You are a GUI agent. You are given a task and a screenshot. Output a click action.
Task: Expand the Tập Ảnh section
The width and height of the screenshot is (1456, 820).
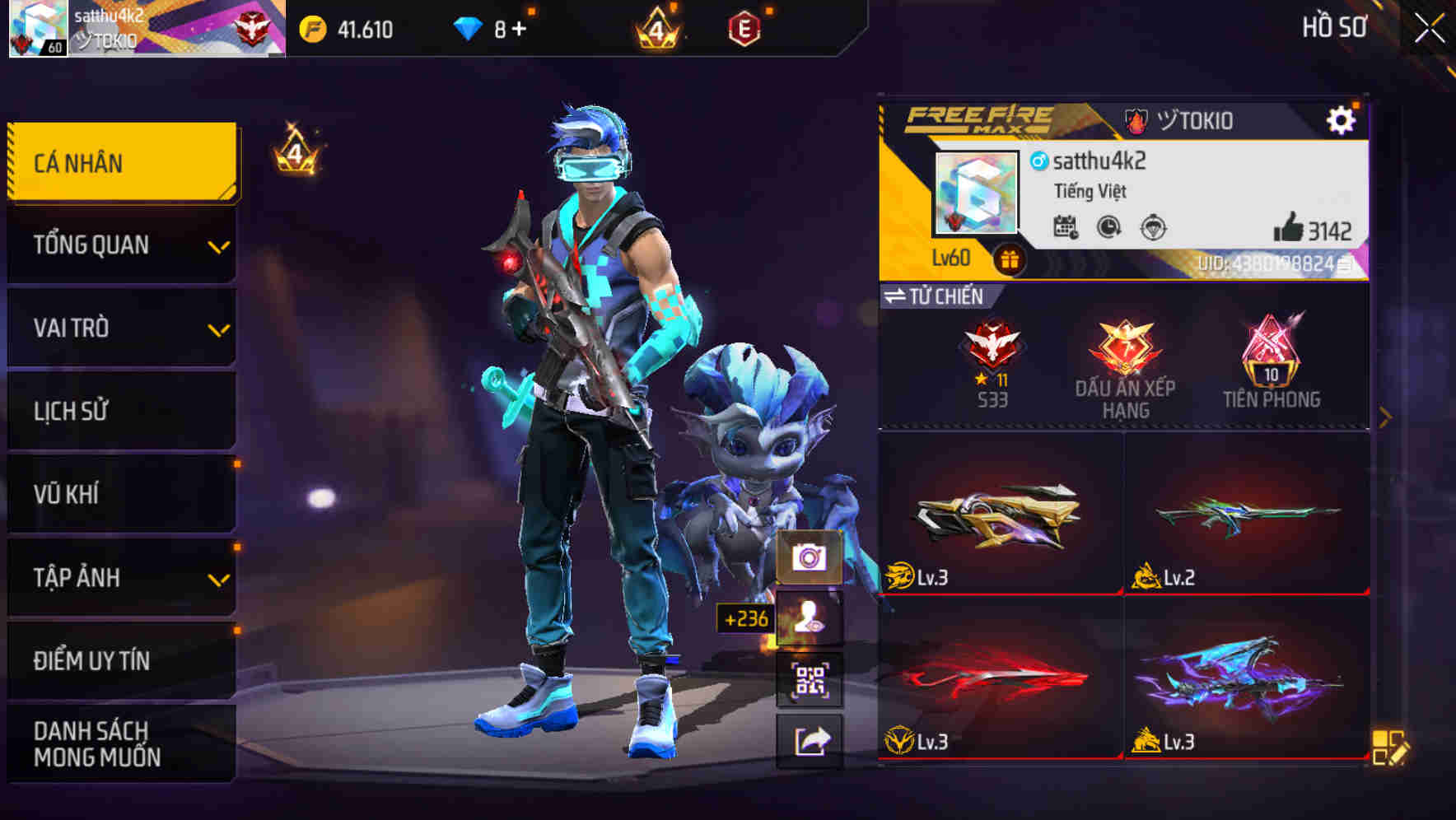point(120,577)
